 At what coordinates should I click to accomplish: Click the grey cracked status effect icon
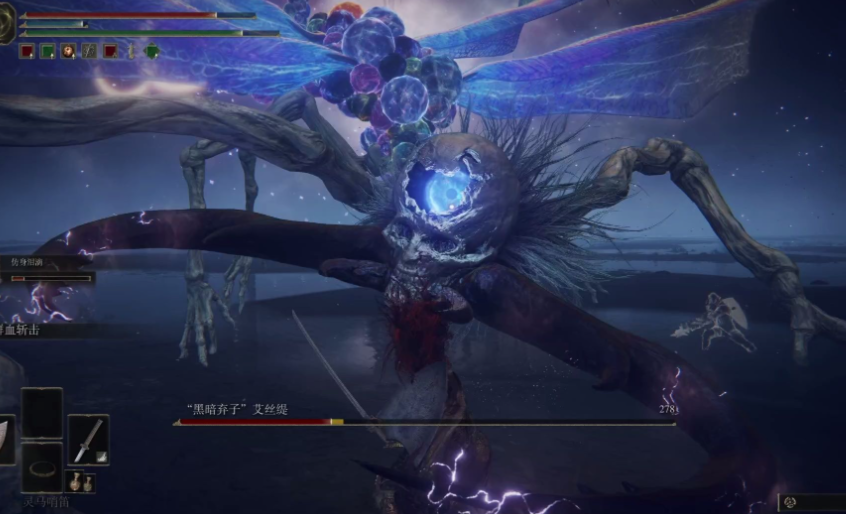click(89, 50)
